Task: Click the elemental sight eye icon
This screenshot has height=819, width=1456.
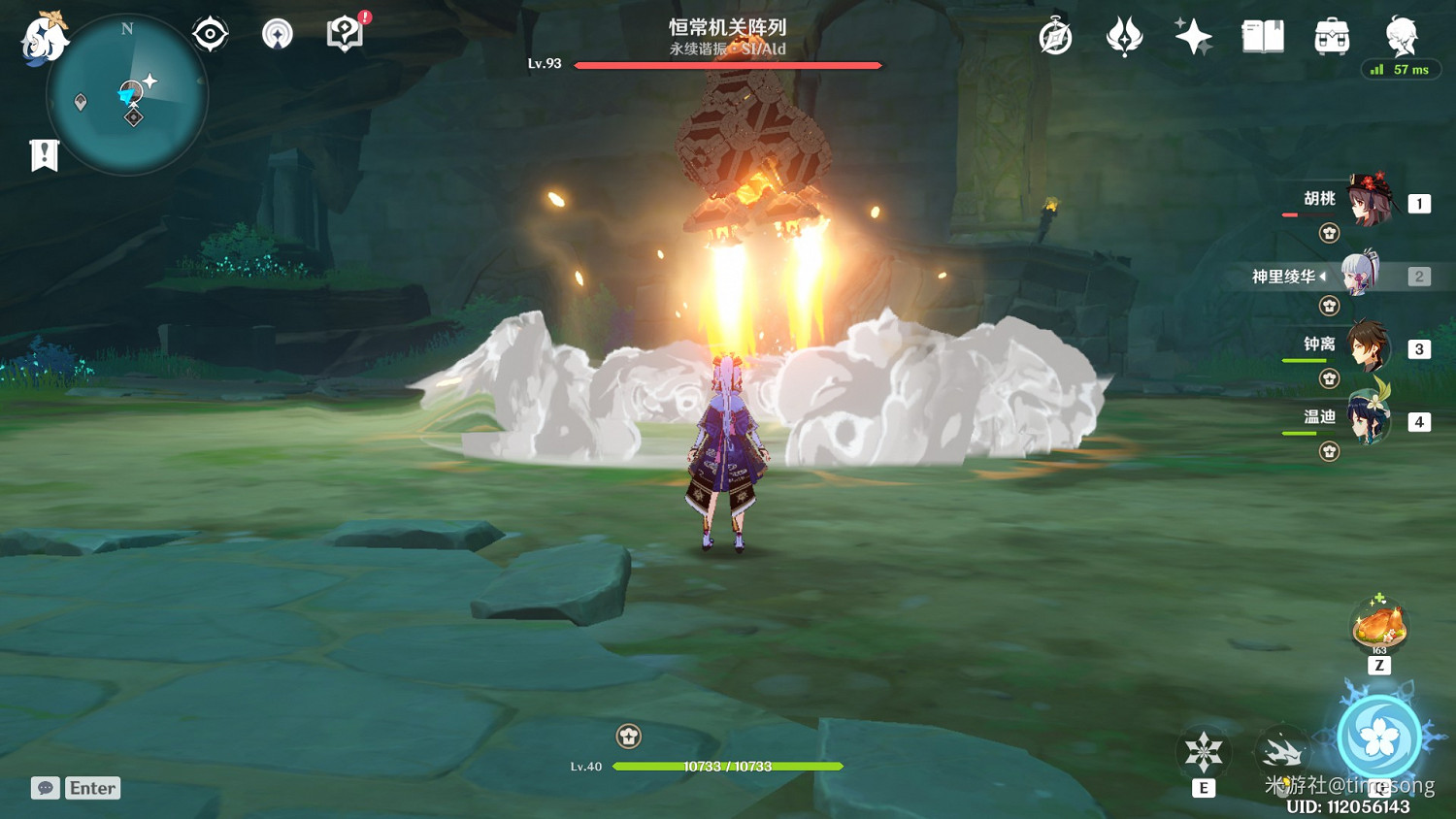Action: (x=210, y=32)
